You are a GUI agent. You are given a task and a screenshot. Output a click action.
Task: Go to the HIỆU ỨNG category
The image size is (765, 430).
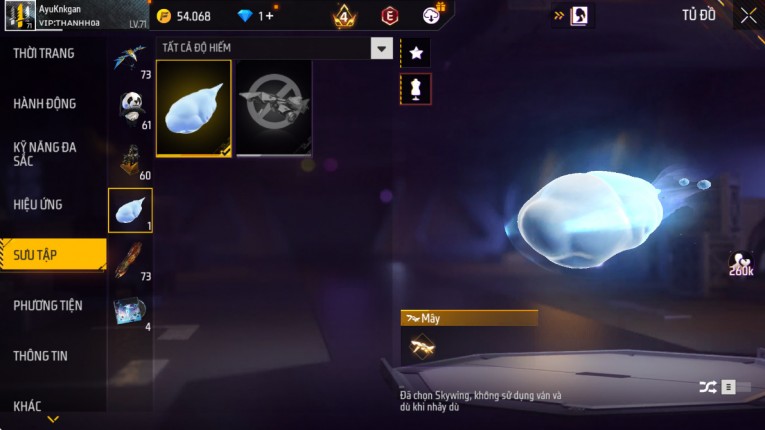tap(40, 204)
